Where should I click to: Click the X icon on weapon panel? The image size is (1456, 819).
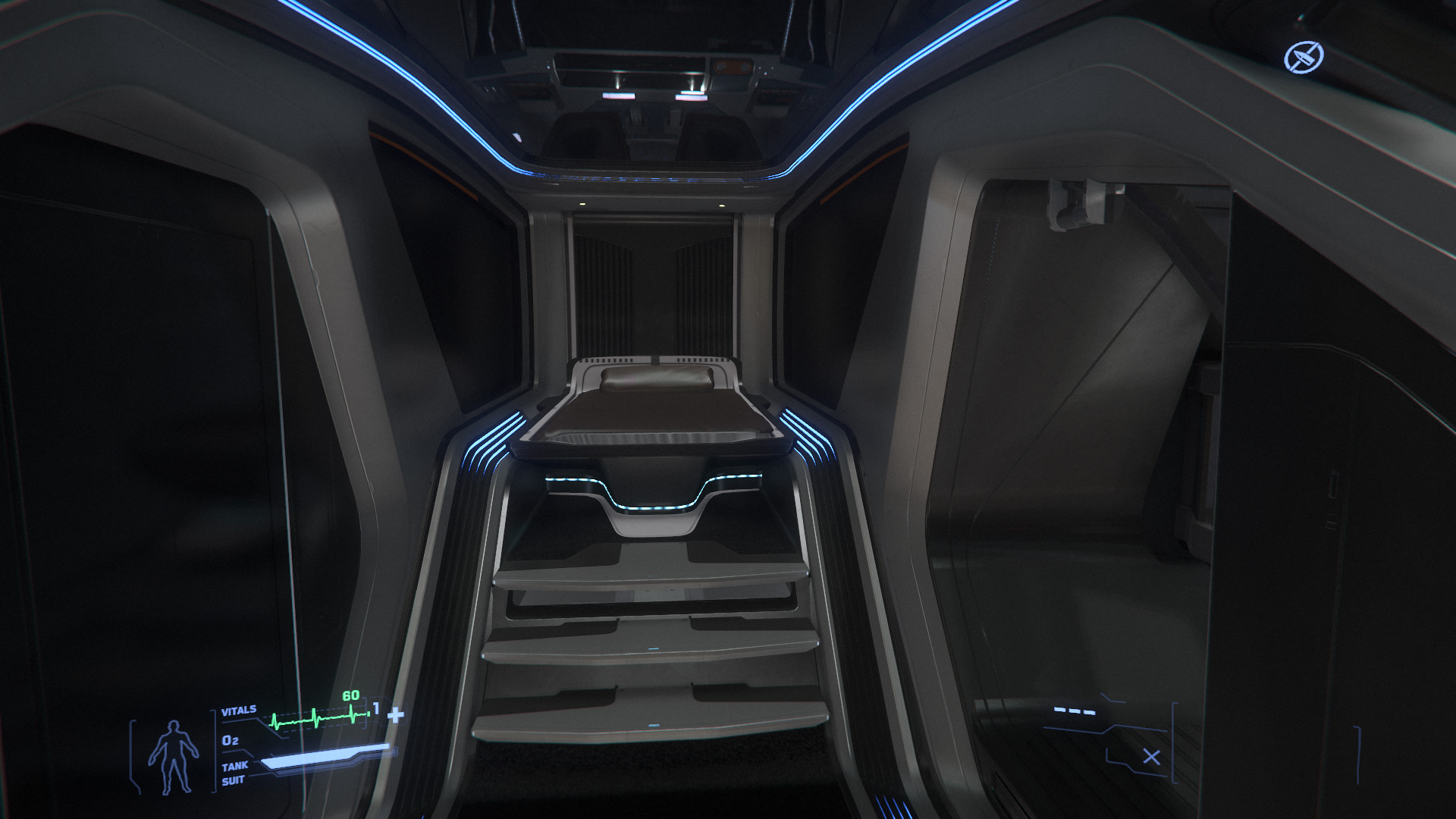[1151, 757]
